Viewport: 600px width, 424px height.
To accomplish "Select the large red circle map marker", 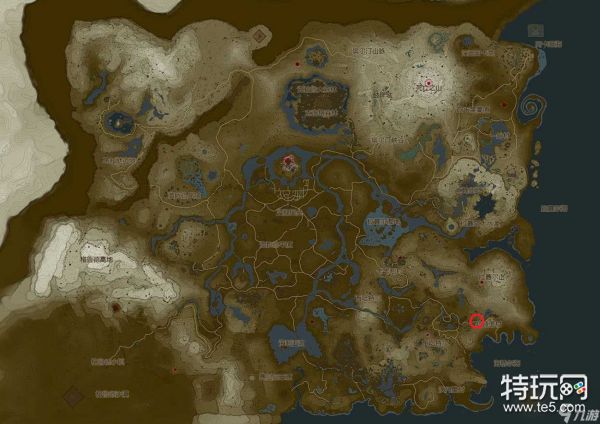I will point(477,321).
